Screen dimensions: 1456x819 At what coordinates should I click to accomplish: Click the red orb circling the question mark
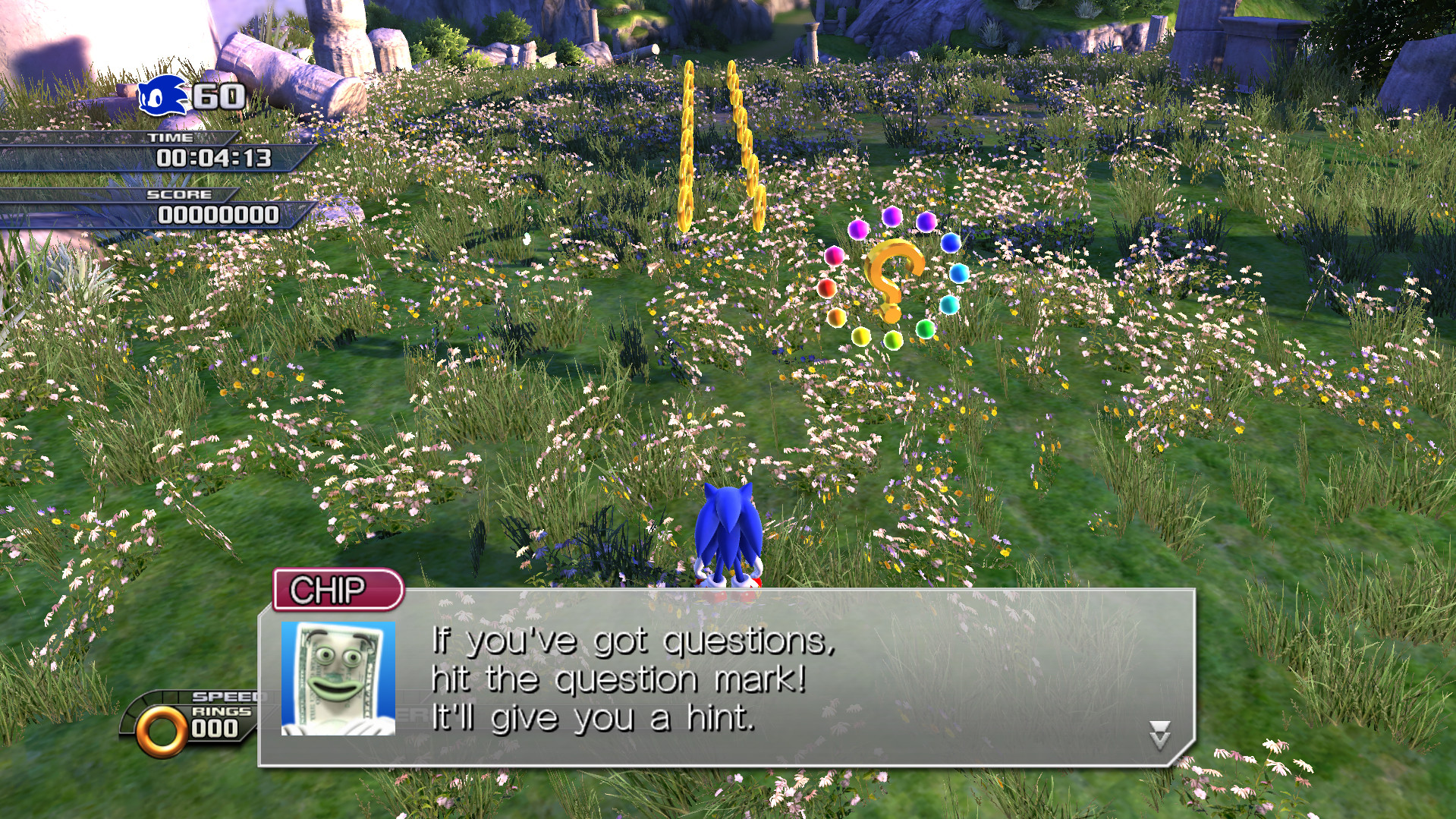(x=829, y=289)
